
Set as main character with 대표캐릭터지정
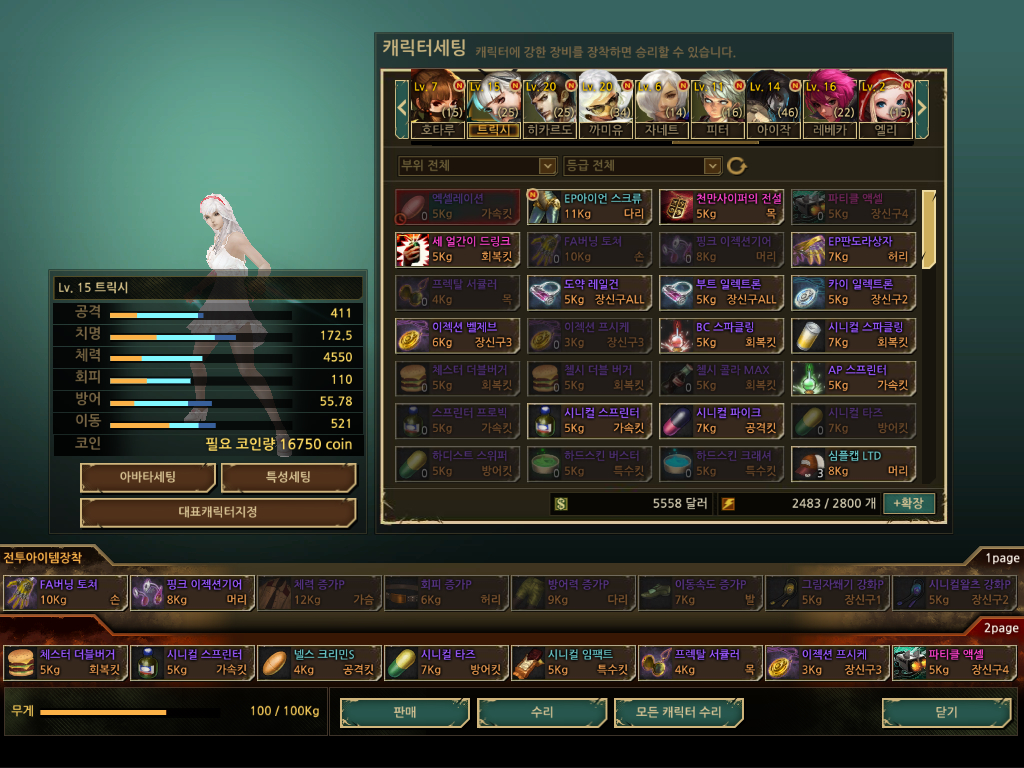click(218, 512)
